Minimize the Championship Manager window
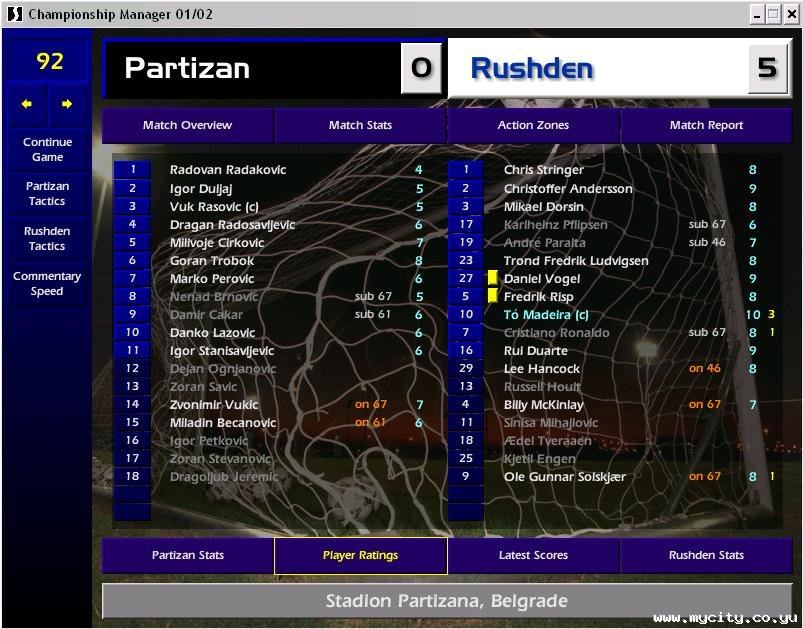 (x=758, y=14)
